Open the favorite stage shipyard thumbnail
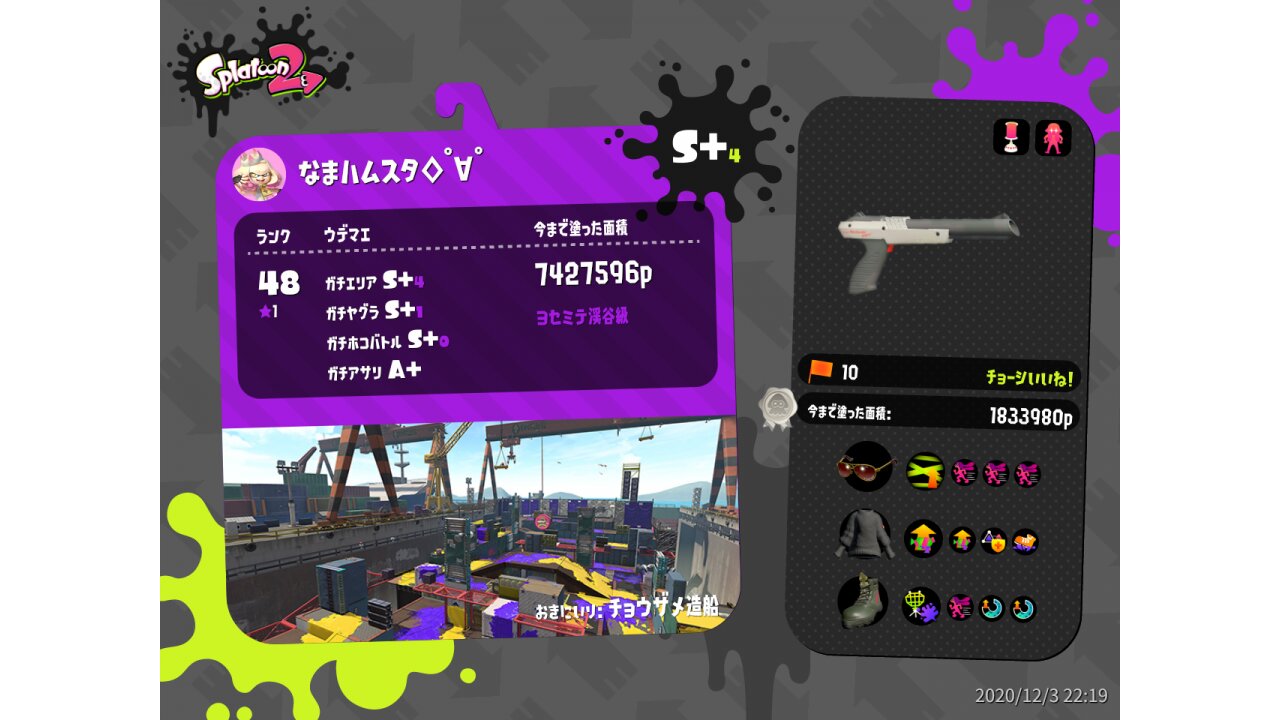Viewport: 1280px width, 720px height. (x=475, y=530)
